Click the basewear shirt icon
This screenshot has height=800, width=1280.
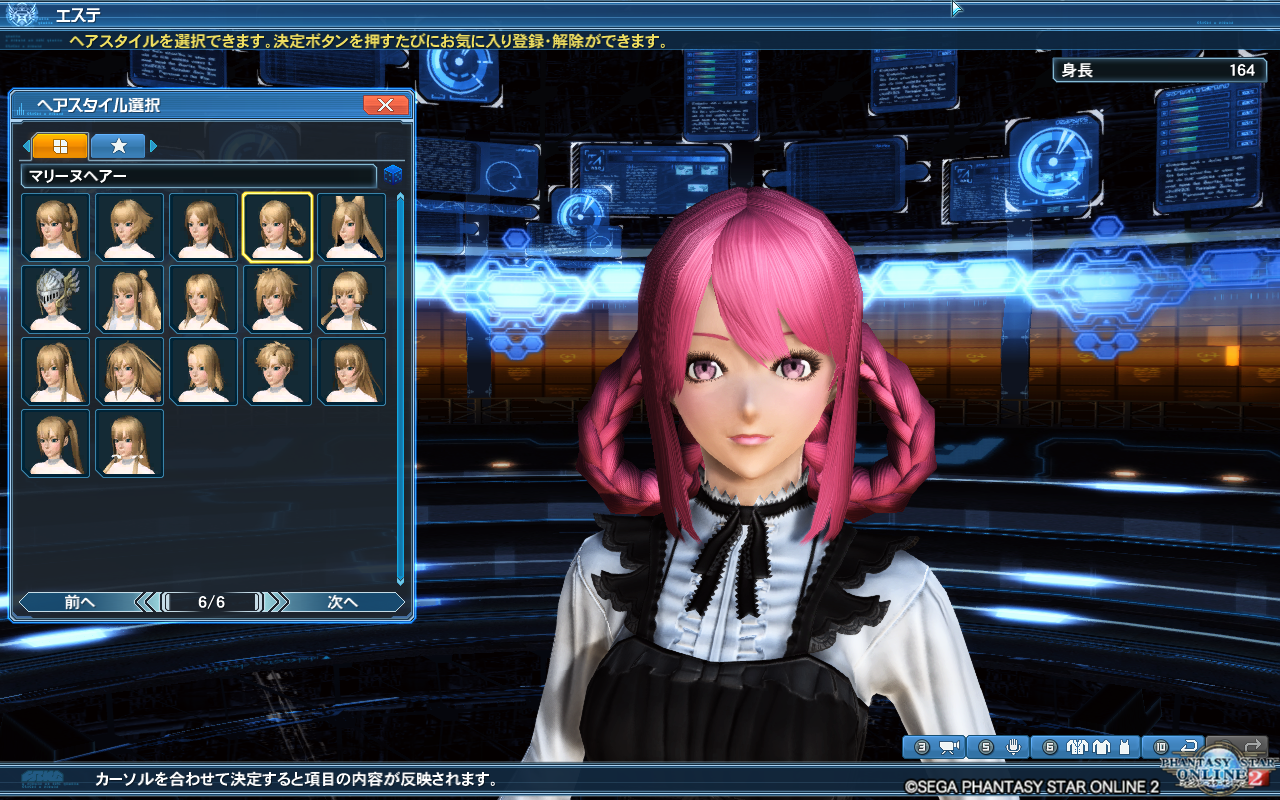[x=1101, y=746]
